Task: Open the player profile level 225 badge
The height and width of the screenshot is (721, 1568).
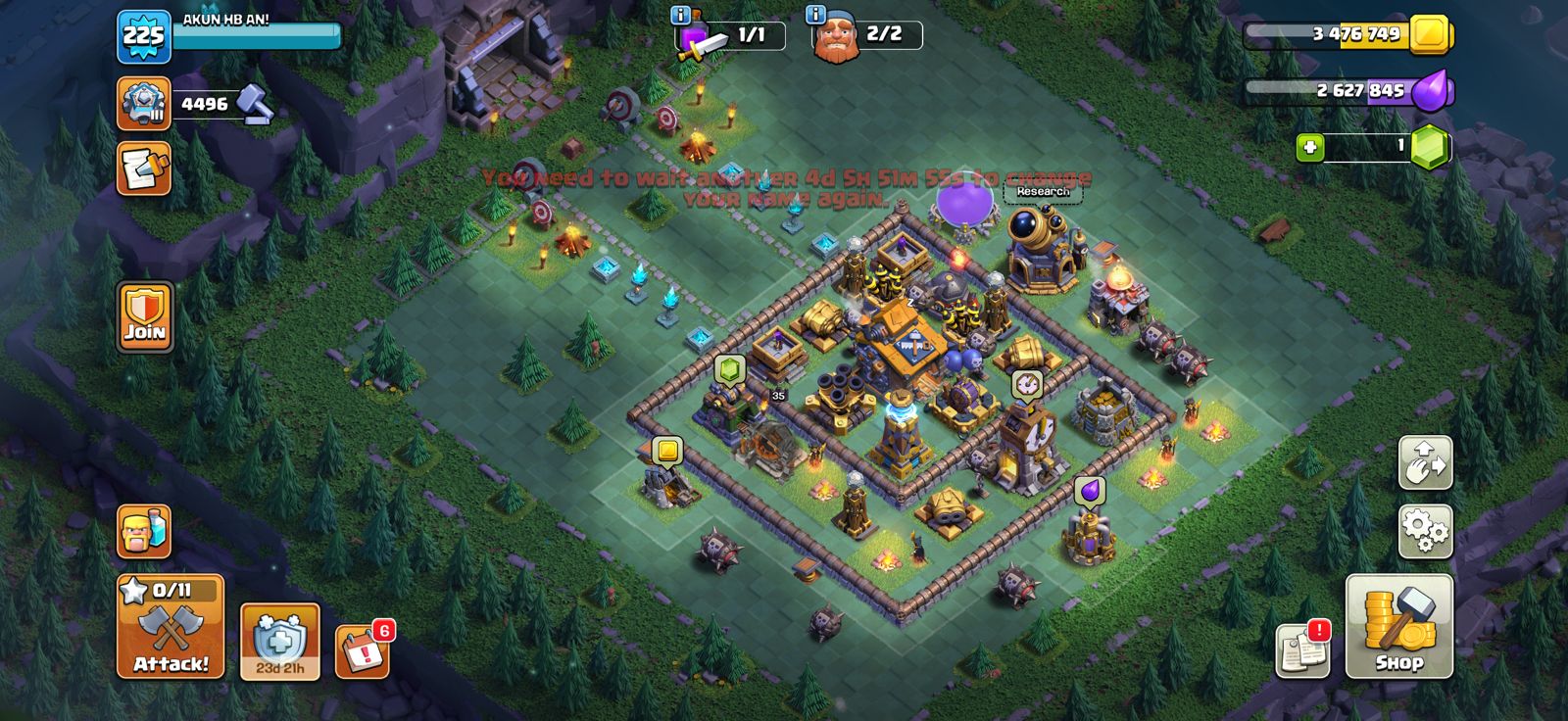Action: (x=143, y=37)
